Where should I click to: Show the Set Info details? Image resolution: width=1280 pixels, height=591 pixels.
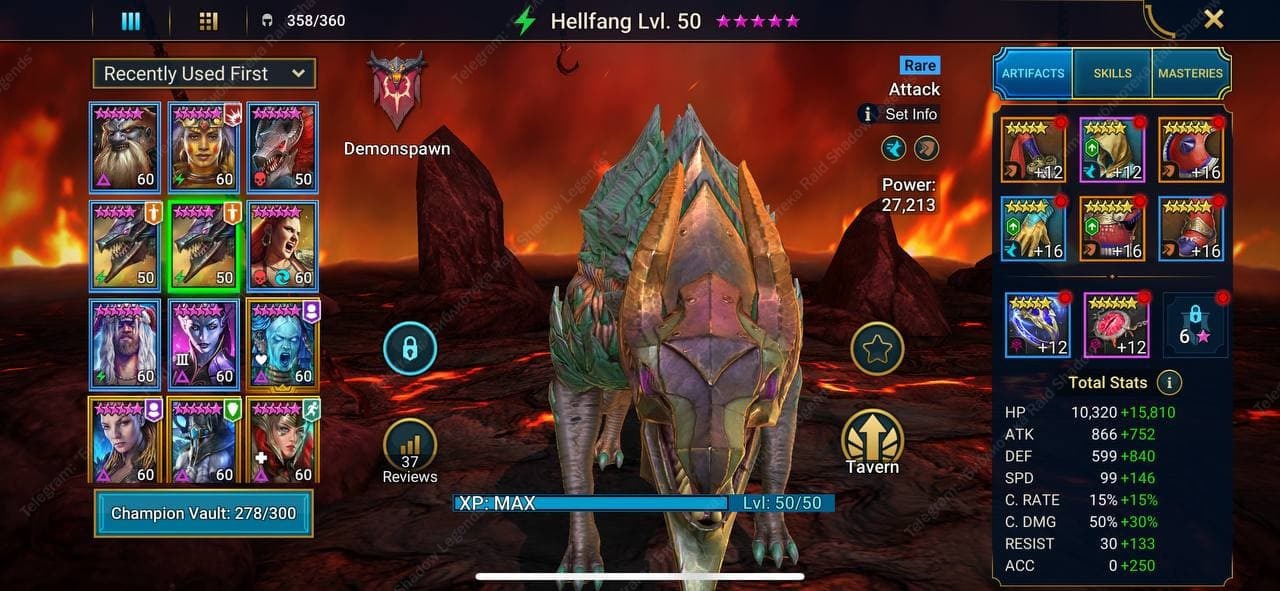point(900,114)
